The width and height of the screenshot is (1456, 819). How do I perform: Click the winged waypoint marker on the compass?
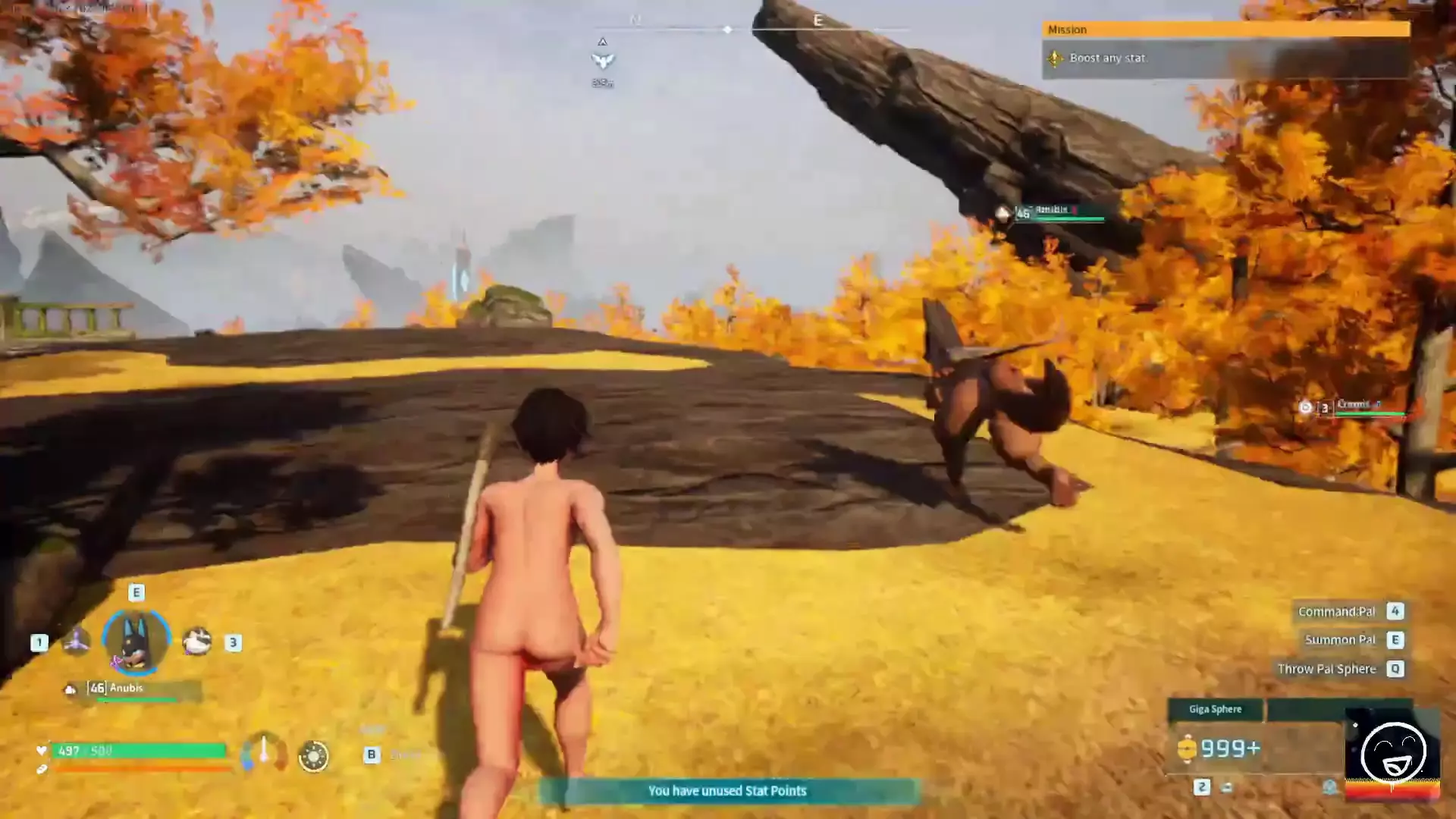(x=603, y=60)
